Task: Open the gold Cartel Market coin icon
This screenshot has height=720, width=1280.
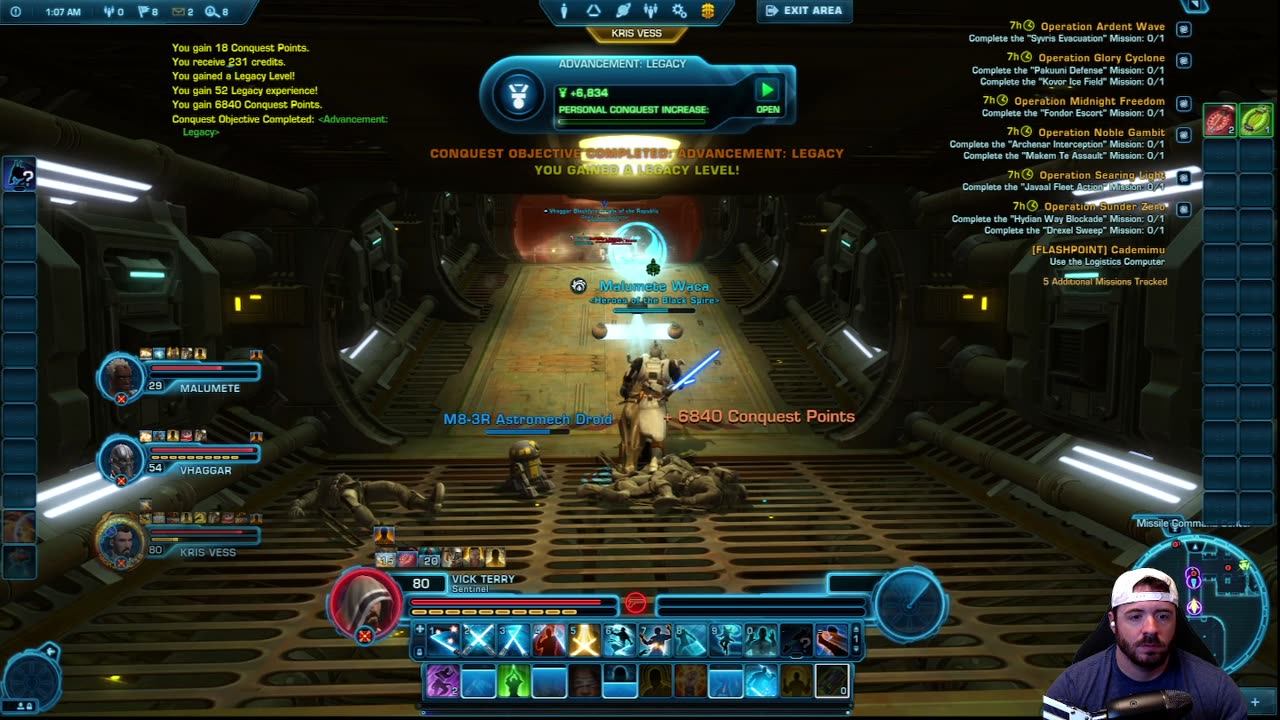Action: pyautogui.click(x=708, y=11)
